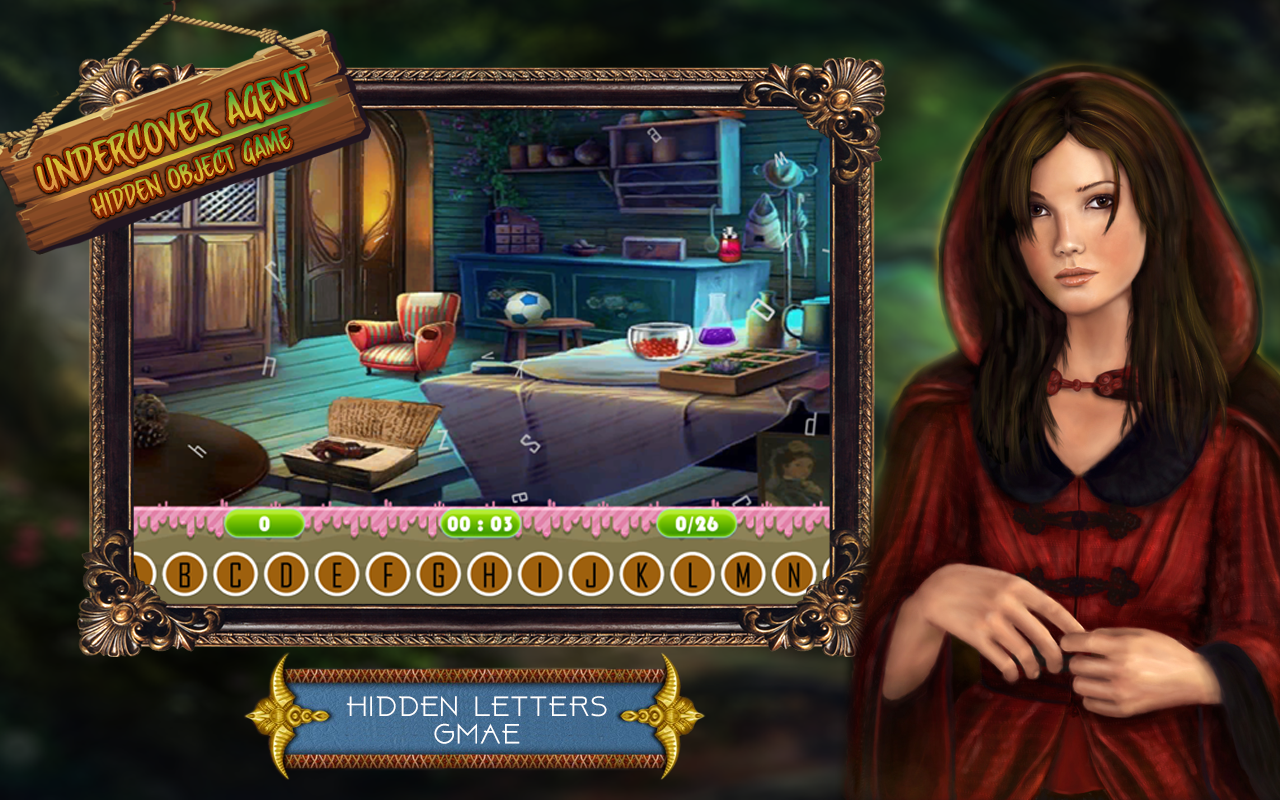
Task: Select letter D from the letter tray
Action: (x=288, y=573)
